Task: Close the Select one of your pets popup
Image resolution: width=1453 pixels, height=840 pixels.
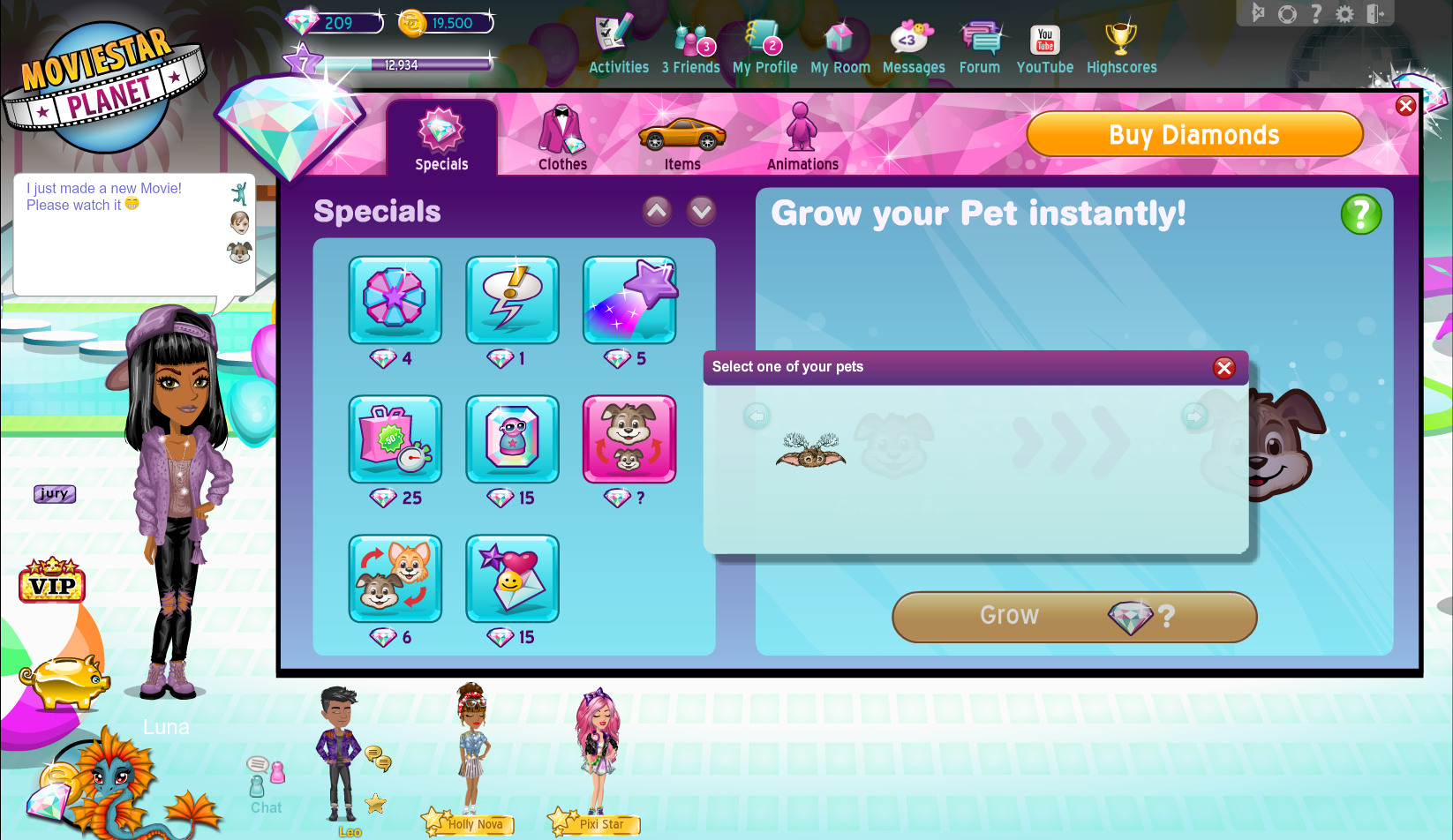Action: tap(1223, 368)
